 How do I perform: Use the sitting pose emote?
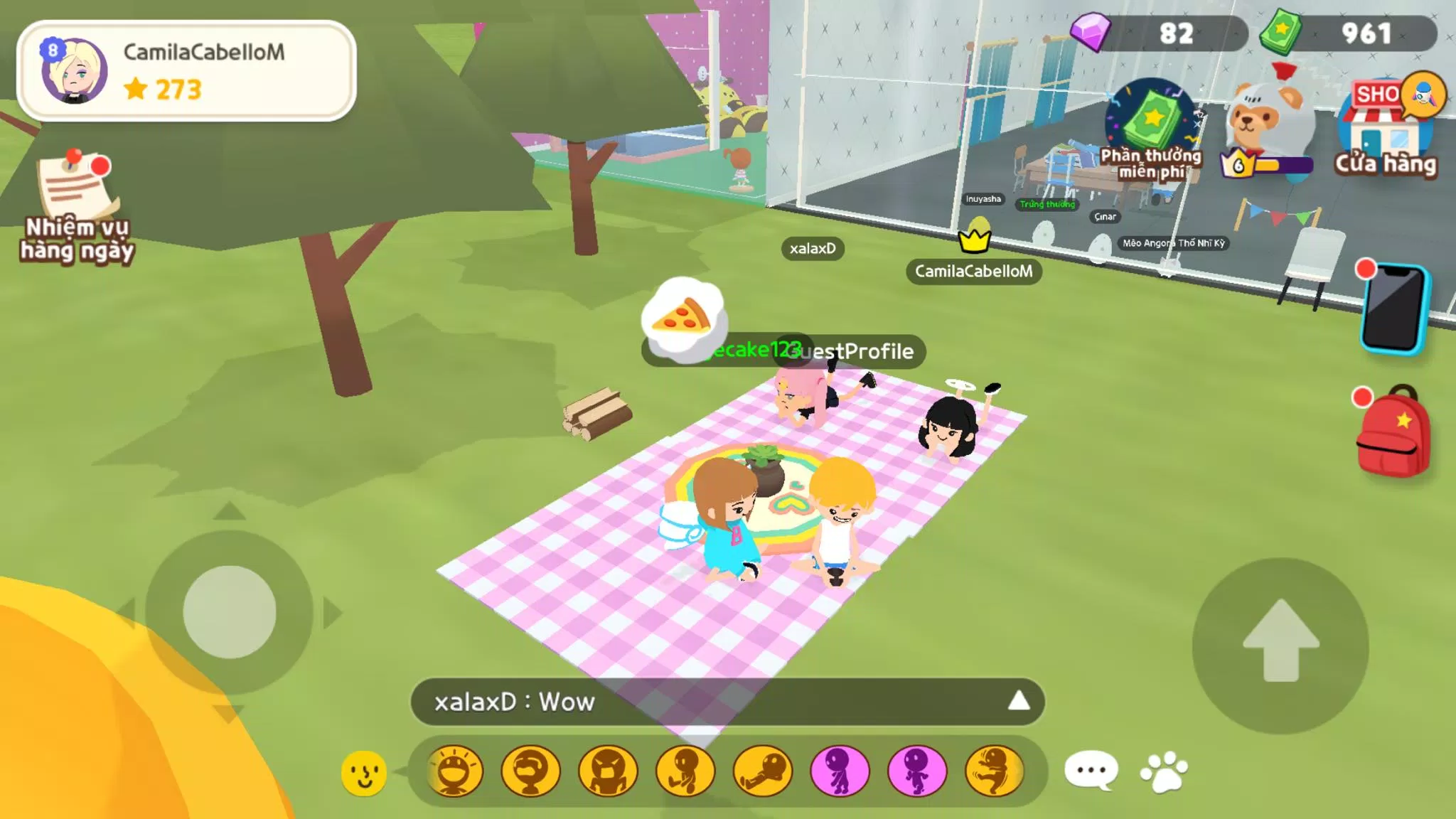click(685, 771)
